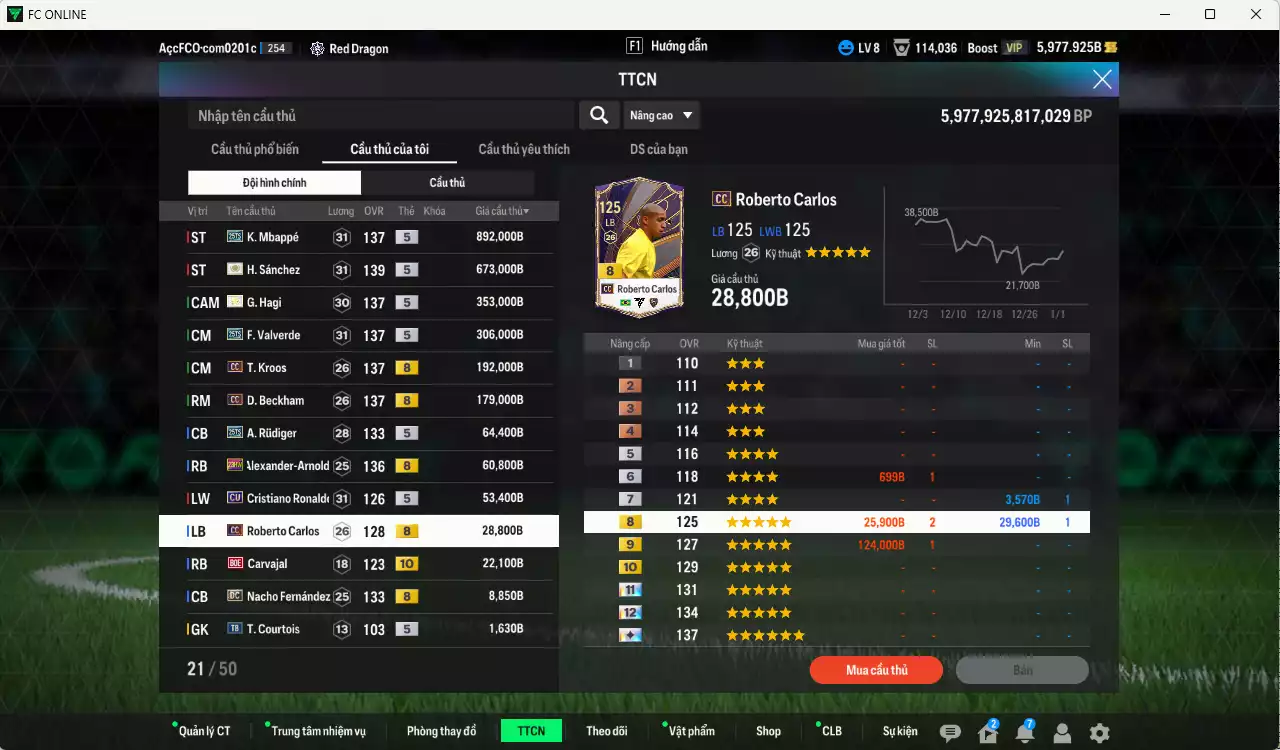
Task: Click the Red Dragon club emblem
Action: [x=317, y=47]
